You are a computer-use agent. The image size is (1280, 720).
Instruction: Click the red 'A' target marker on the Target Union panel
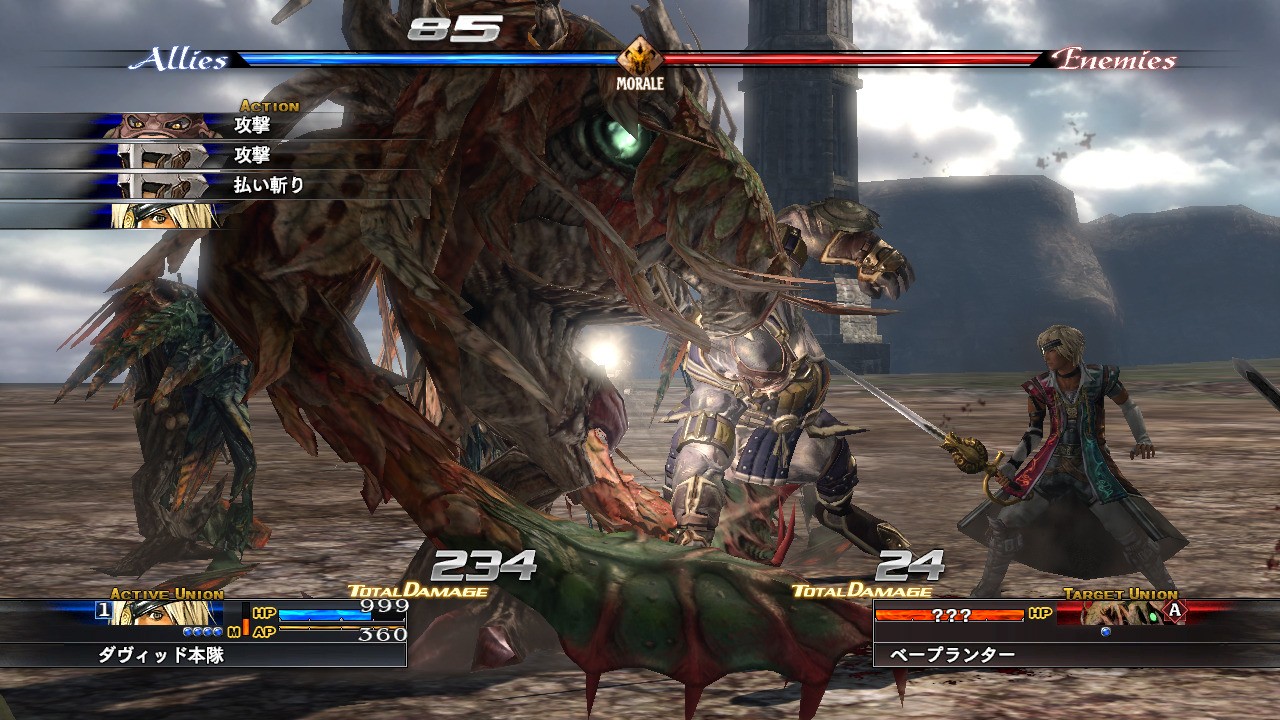tap(1174, 611)
